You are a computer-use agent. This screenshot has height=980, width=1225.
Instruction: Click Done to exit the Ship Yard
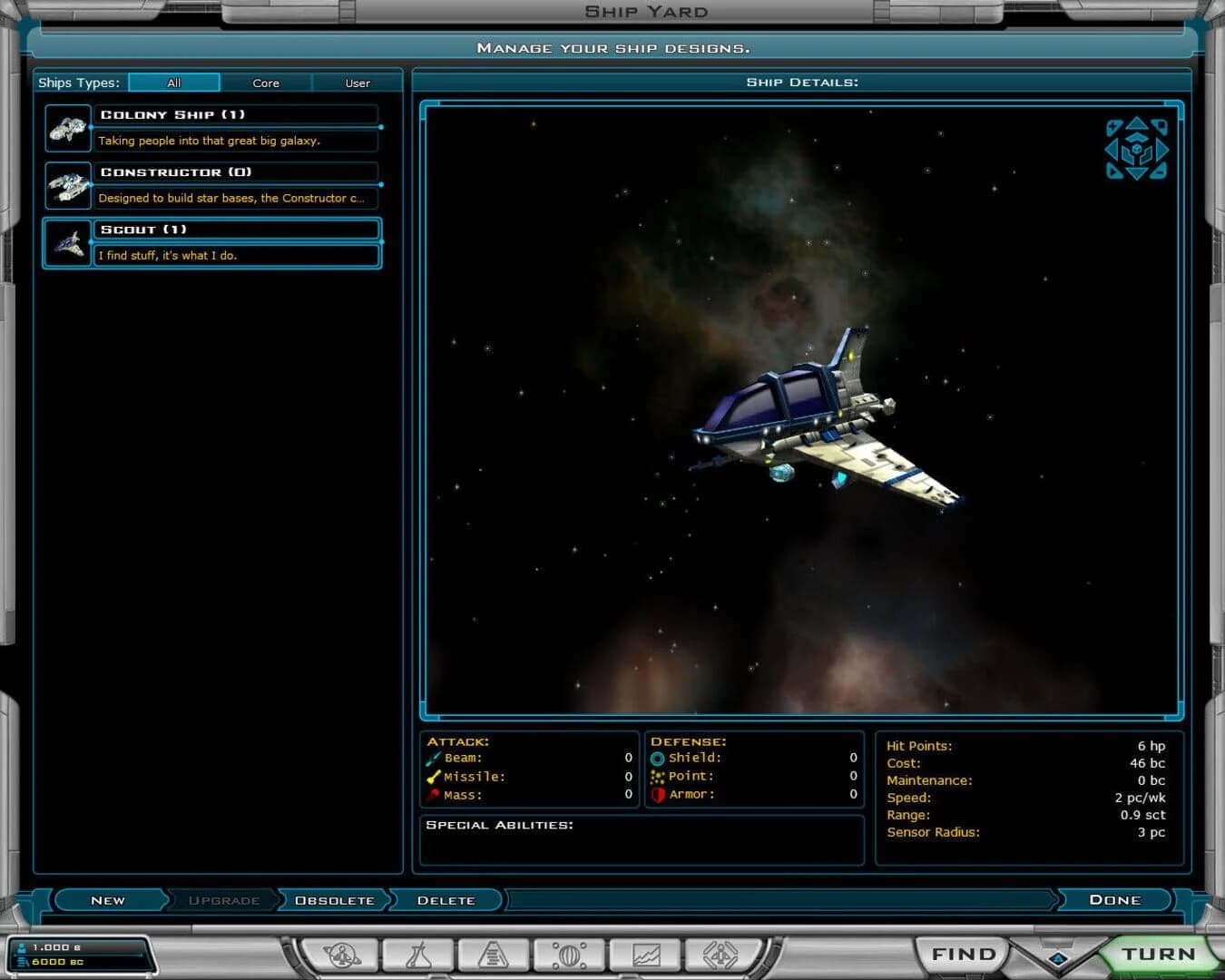point(1114,899)
